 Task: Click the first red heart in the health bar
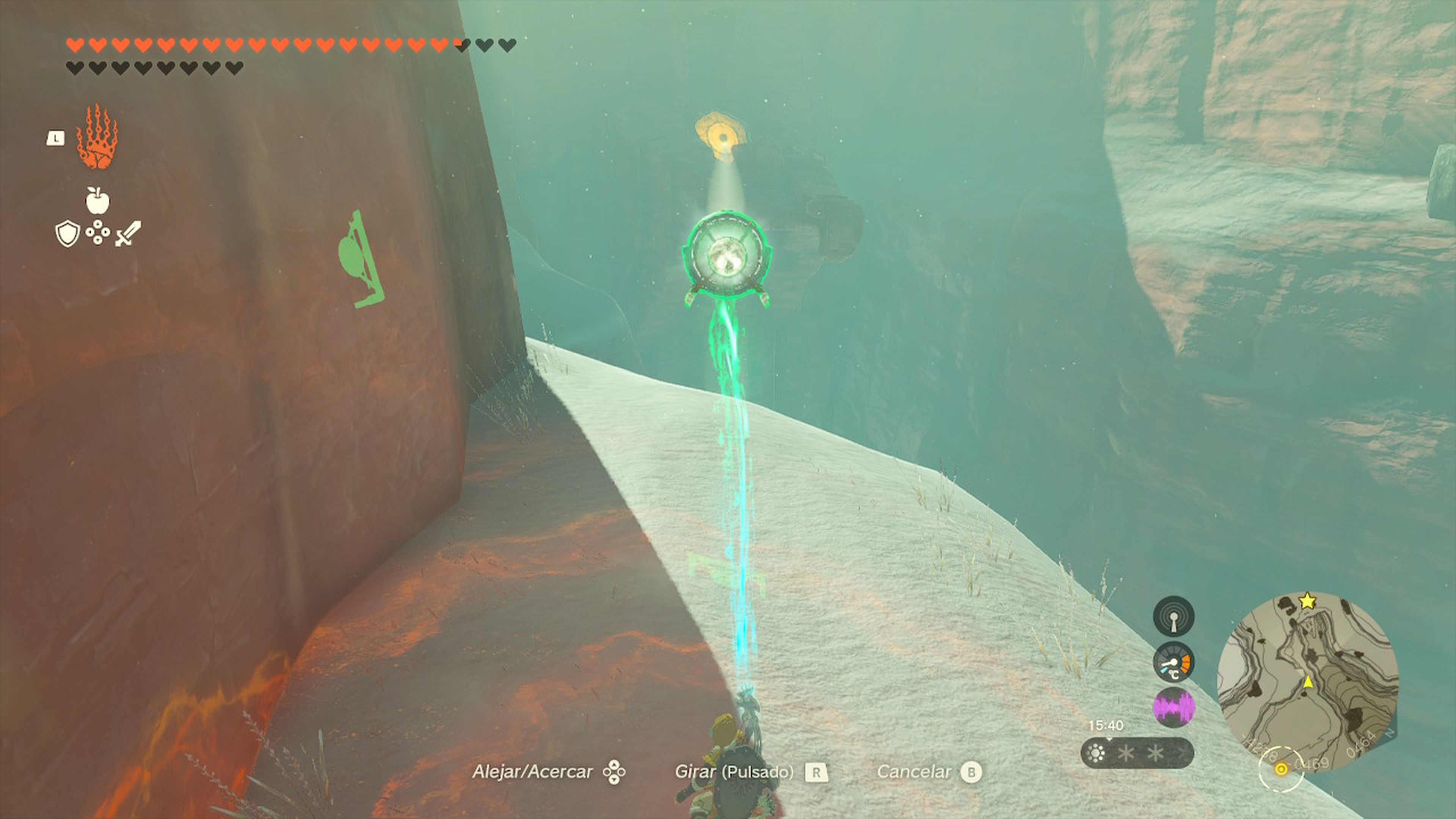75,45
